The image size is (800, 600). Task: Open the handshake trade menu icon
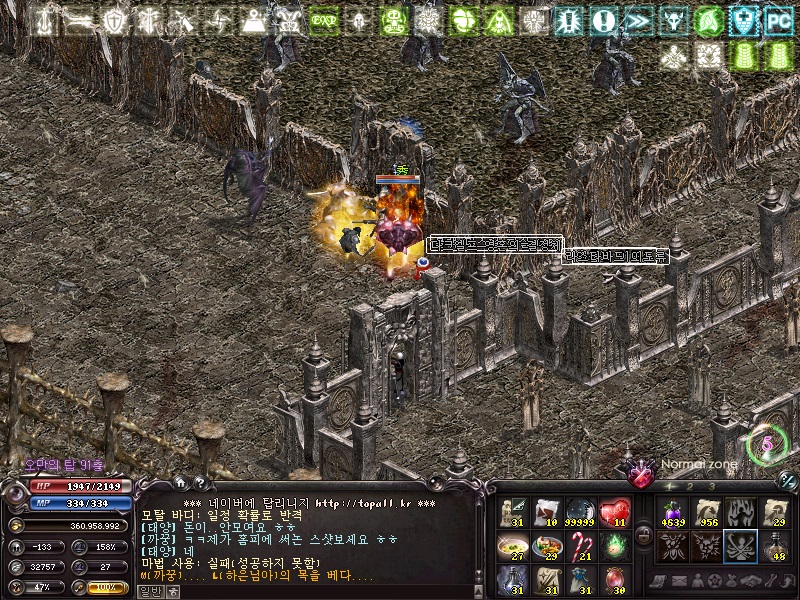pyautogui.click(x=746, y=581)
